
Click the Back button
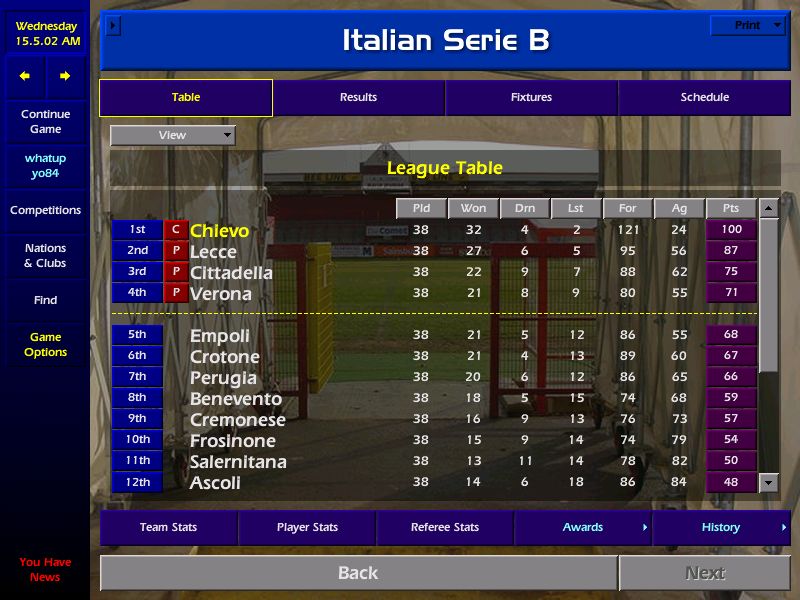[x=358, y=573]
